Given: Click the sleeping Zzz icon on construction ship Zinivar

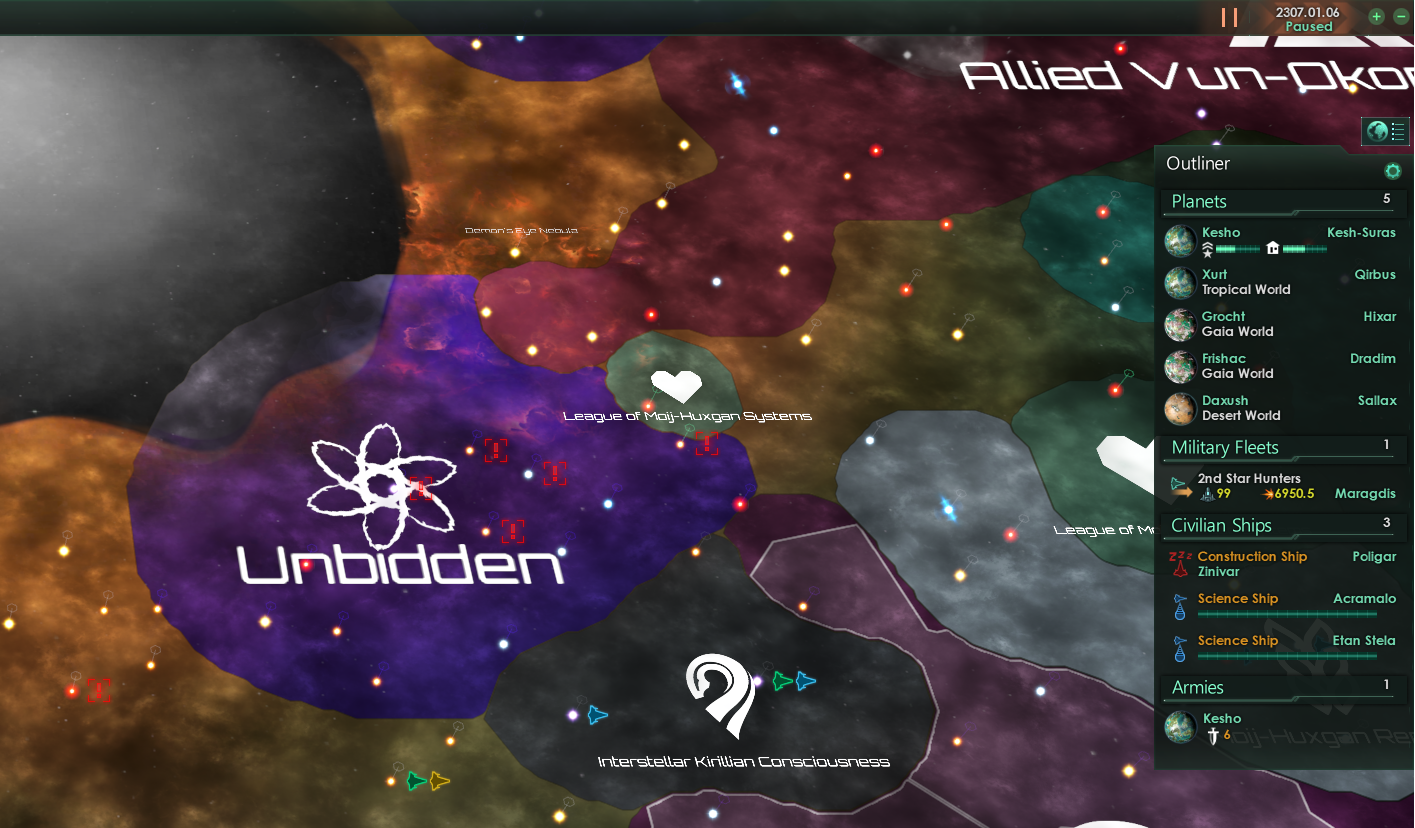Looking at the screenshot, I should 1178,557.
